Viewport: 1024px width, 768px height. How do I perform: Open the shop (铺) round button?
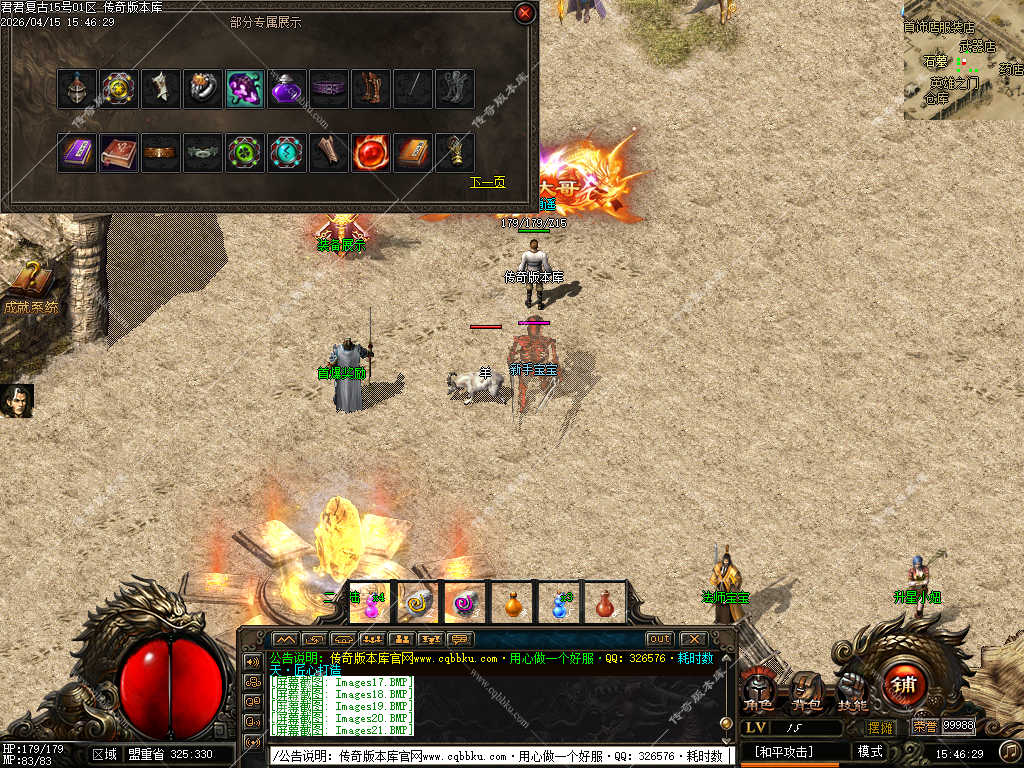point(904,685)
